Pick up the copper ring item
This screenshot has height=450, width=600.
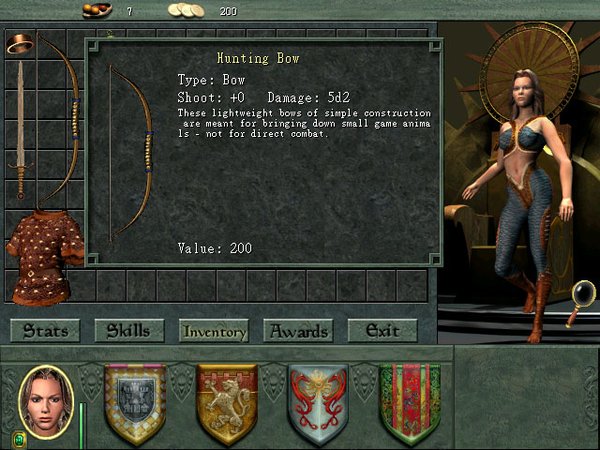[x=20, y=43]
